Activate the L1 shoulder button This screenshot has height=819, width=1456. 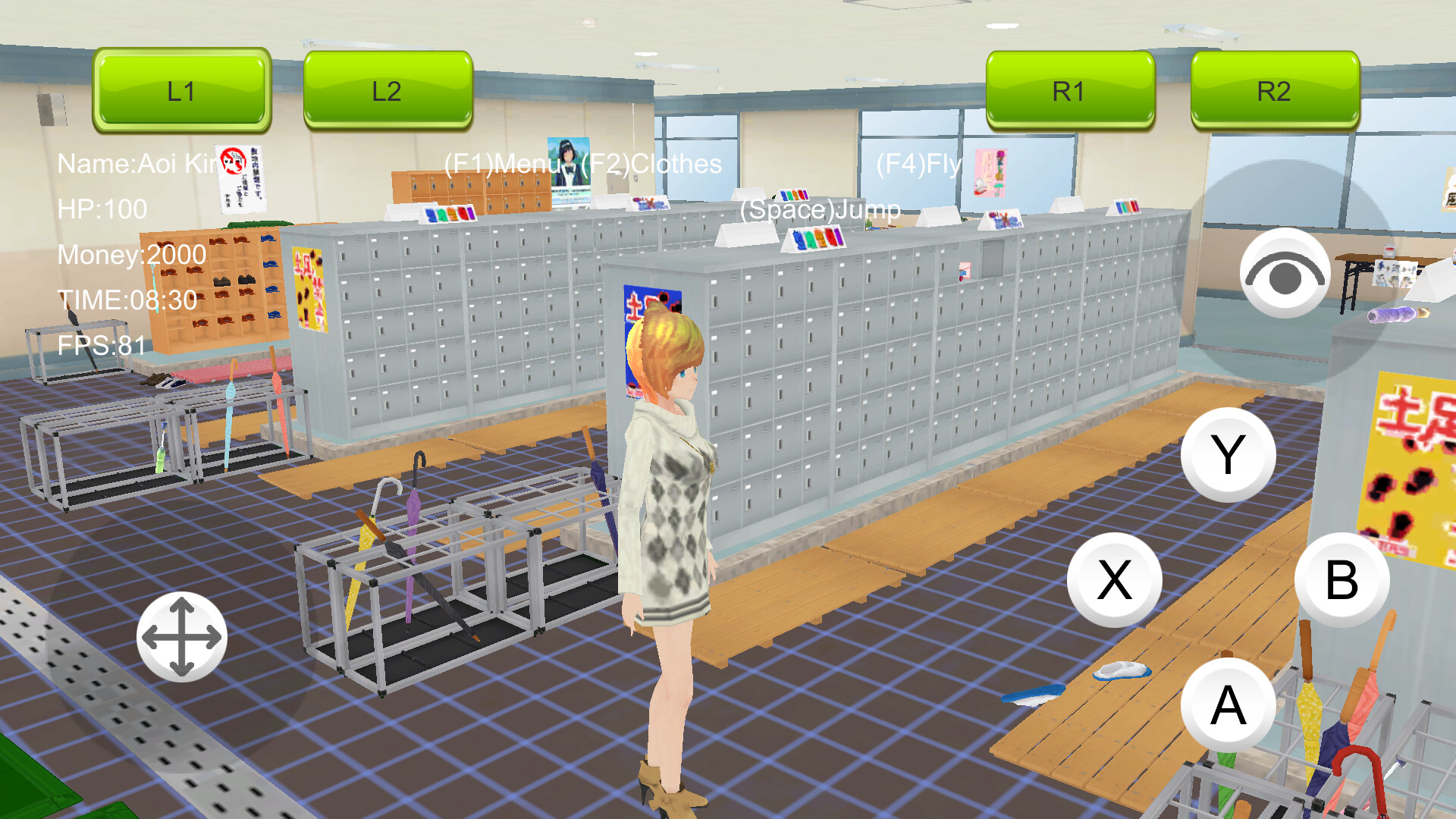coord(180,91)
